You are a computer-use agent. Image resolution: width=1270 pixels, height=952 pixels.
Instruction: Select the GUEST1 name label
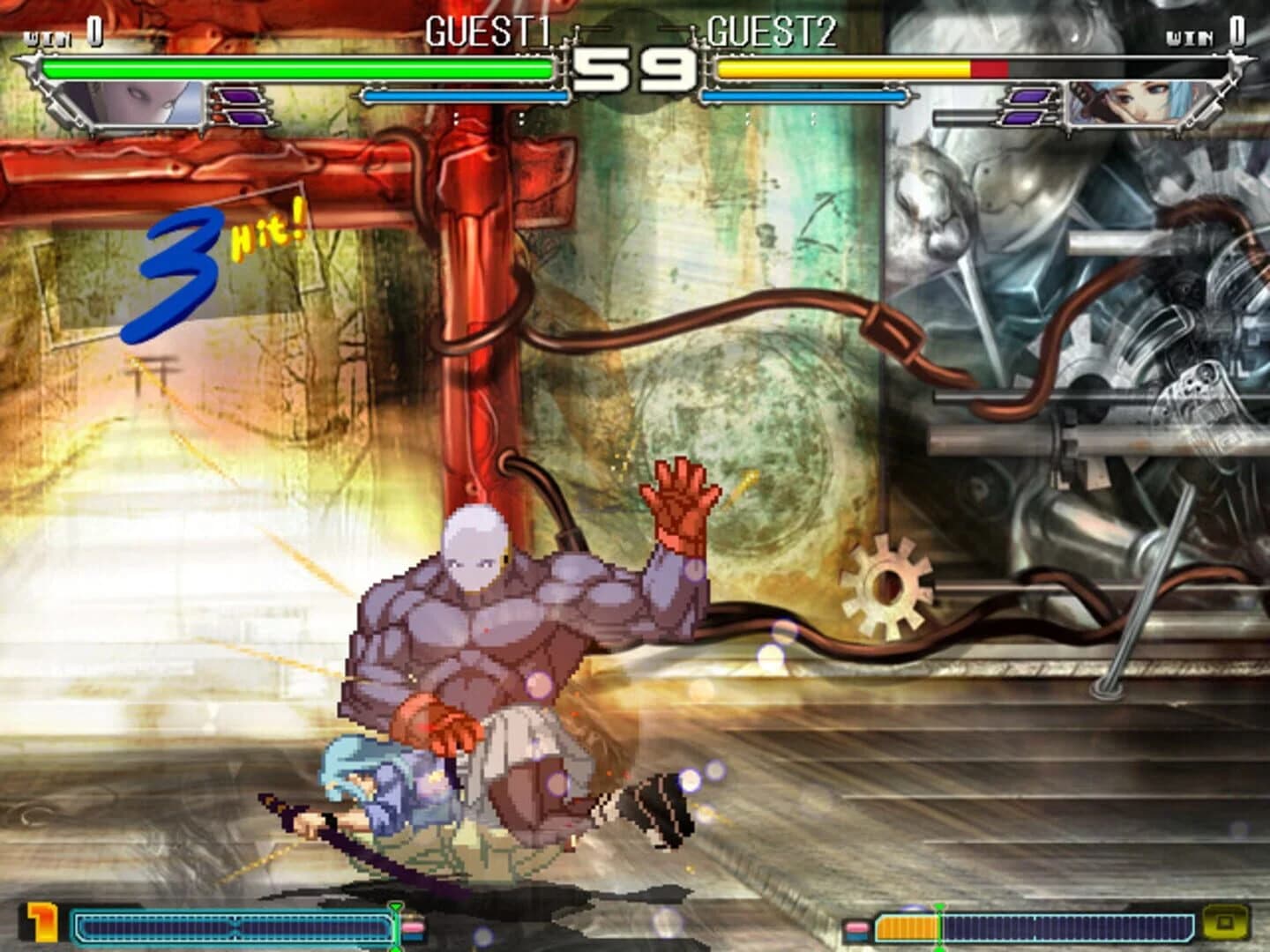(x=488, y=31)
